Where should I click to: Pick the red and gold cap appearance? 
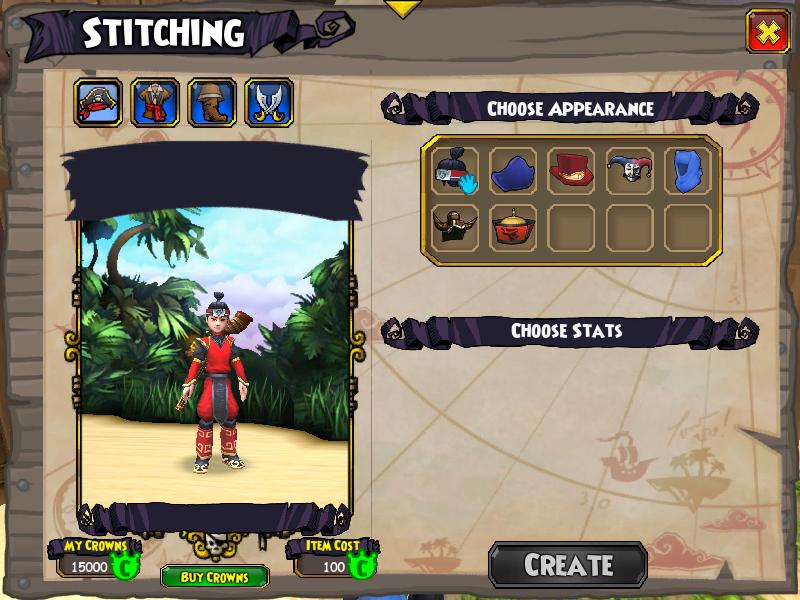(x=513, y=228)
